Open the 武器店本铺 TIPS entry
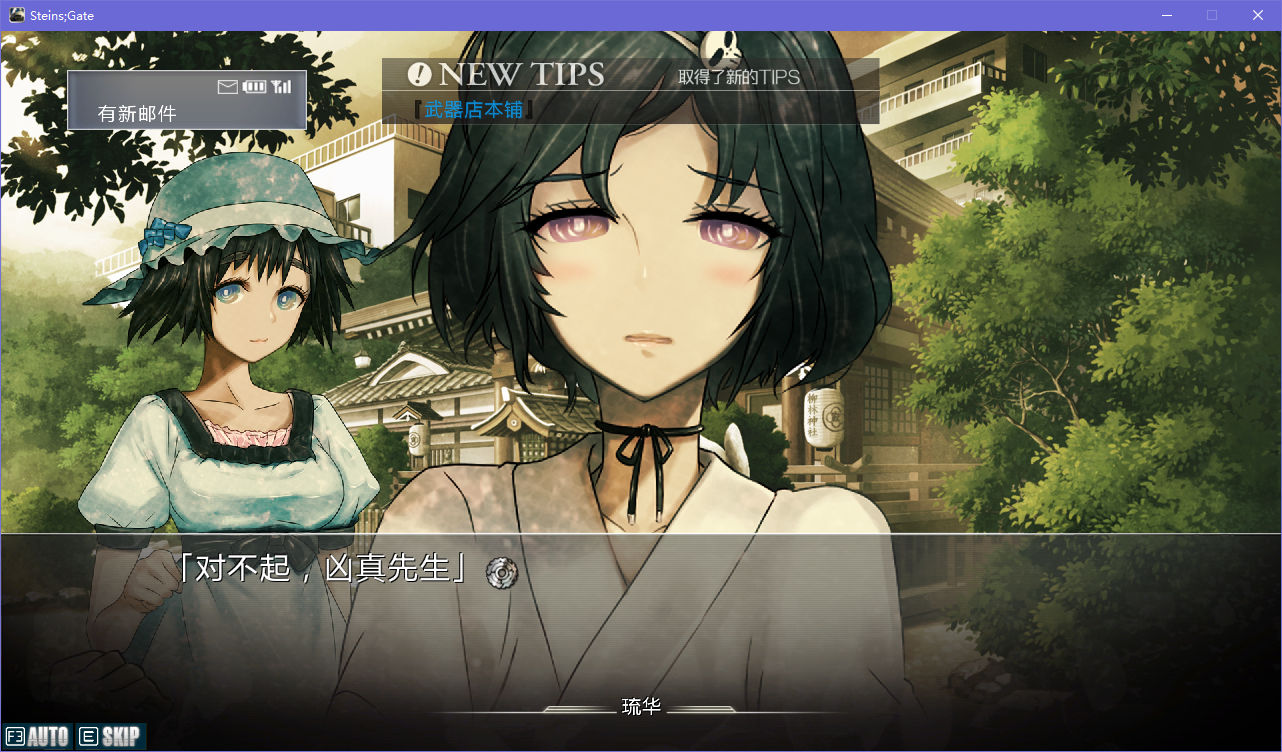Image resolution: width=1282 pixels, height=752 pixels. tap(474, 109)
